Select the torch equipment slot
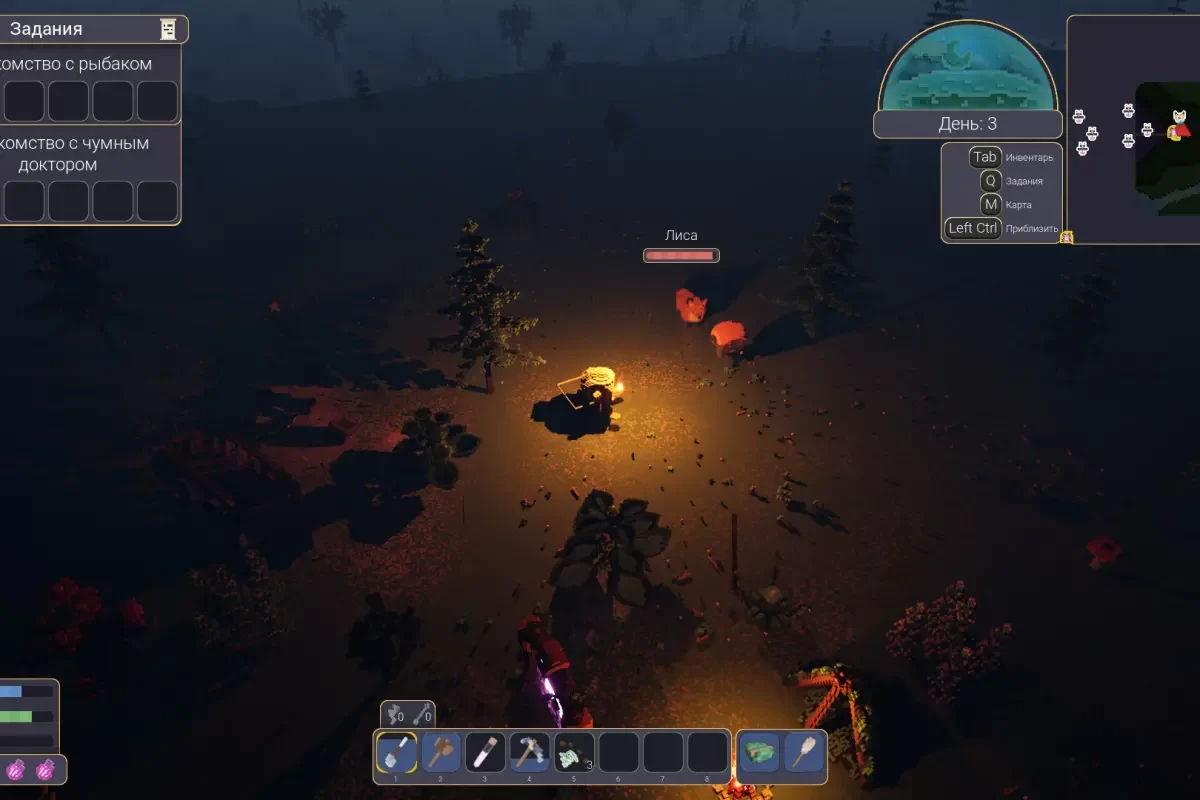Image resolution: width=1200 pixels, height=800 pixels. pos(804,752)
